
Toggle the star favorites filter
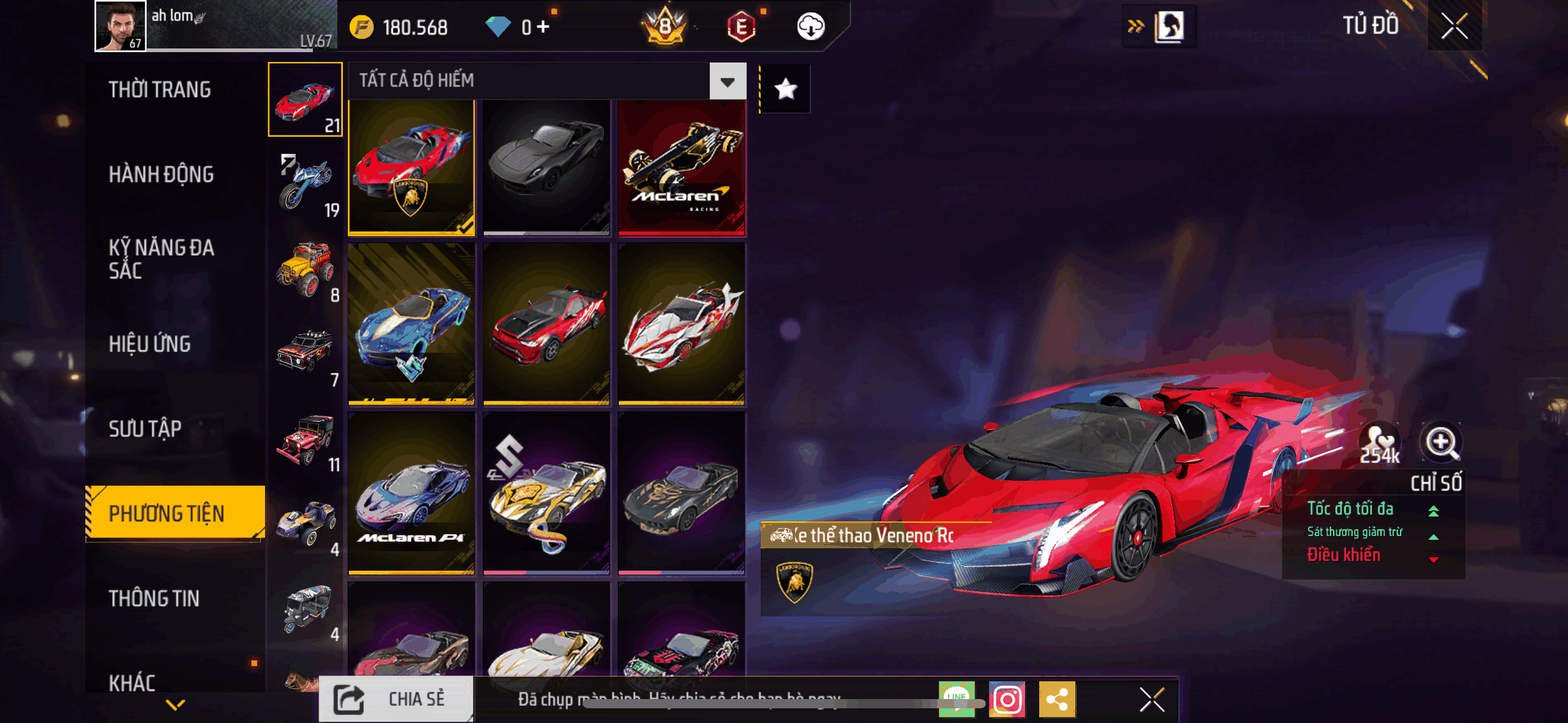tap(785, 90)
